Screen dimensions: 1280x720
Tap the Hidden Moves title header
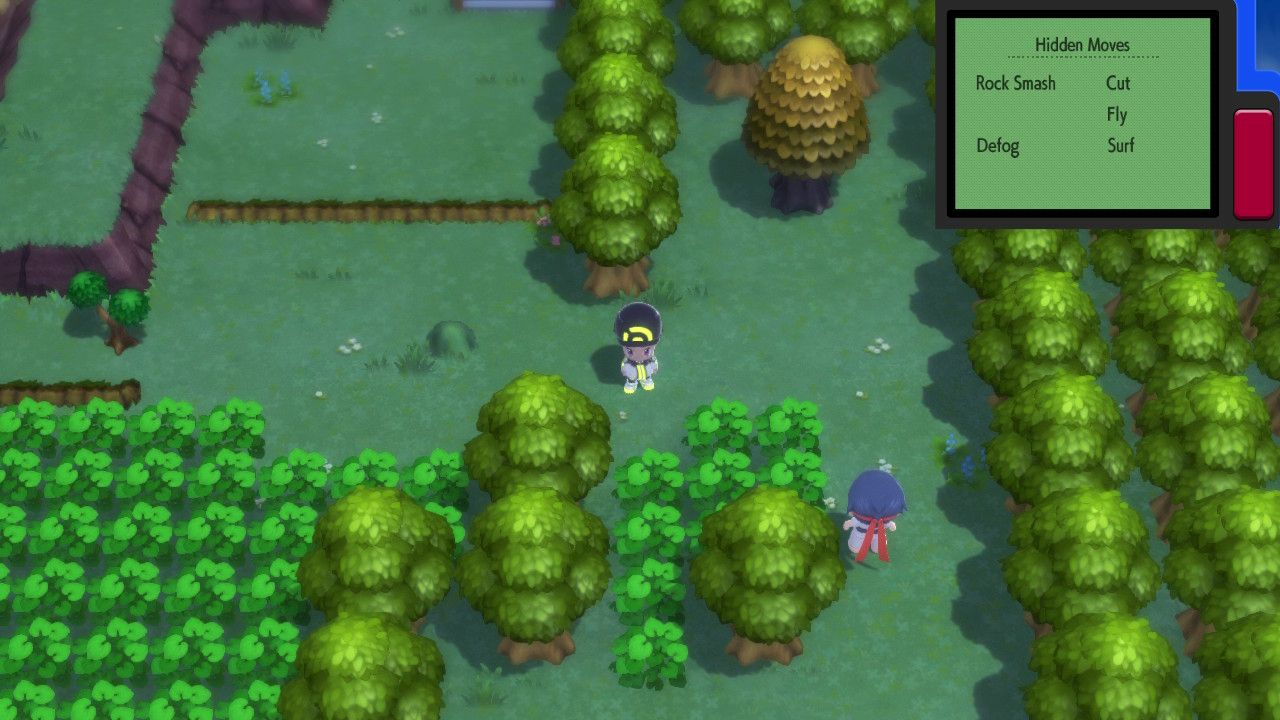coord(1082,45)
